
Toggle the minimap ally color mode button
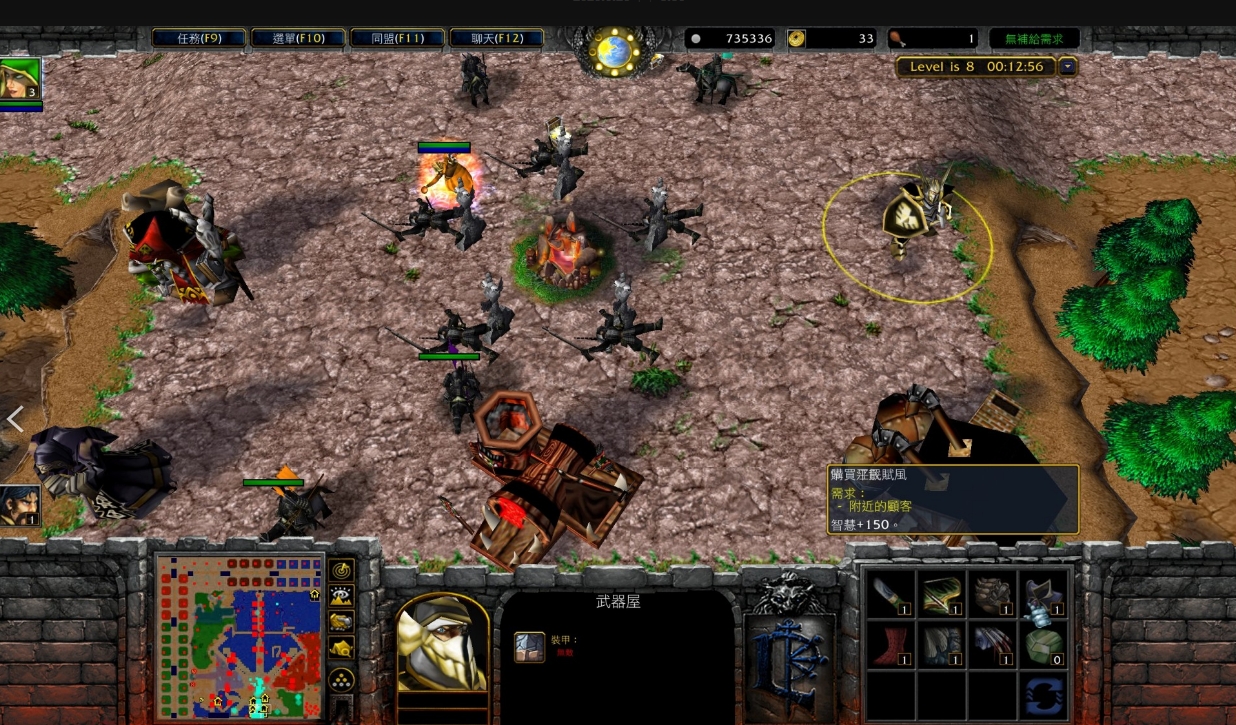[342, 622]
